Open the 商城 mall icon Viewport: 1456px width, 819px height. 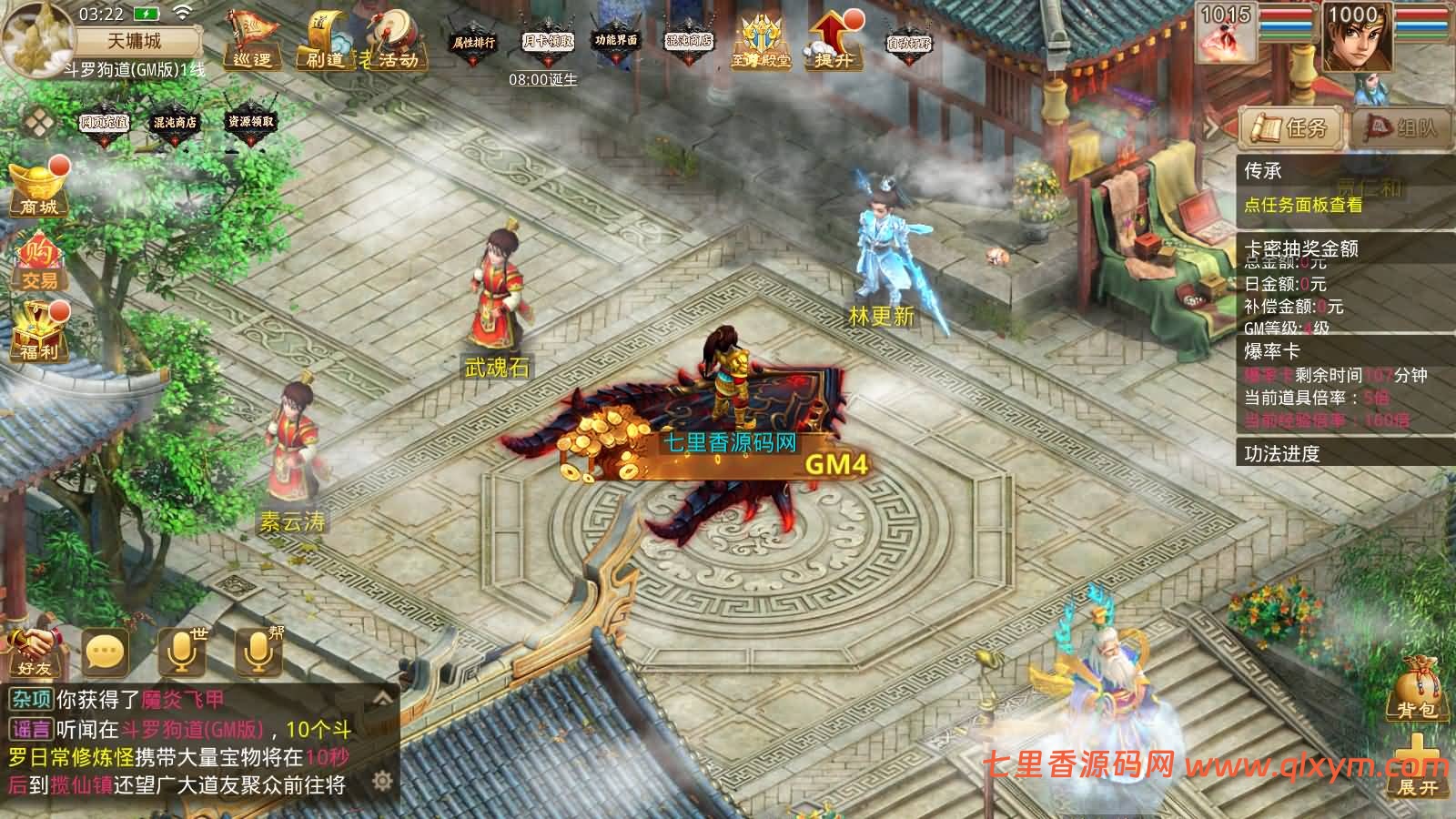click(38, 189)
